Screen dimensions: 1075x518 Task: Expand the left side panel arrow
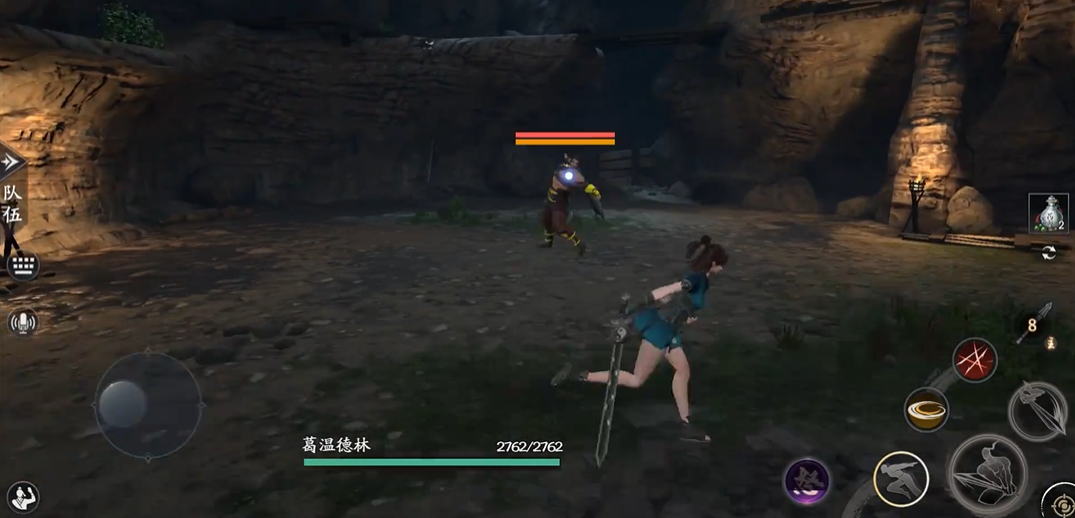tap(10, 162)
